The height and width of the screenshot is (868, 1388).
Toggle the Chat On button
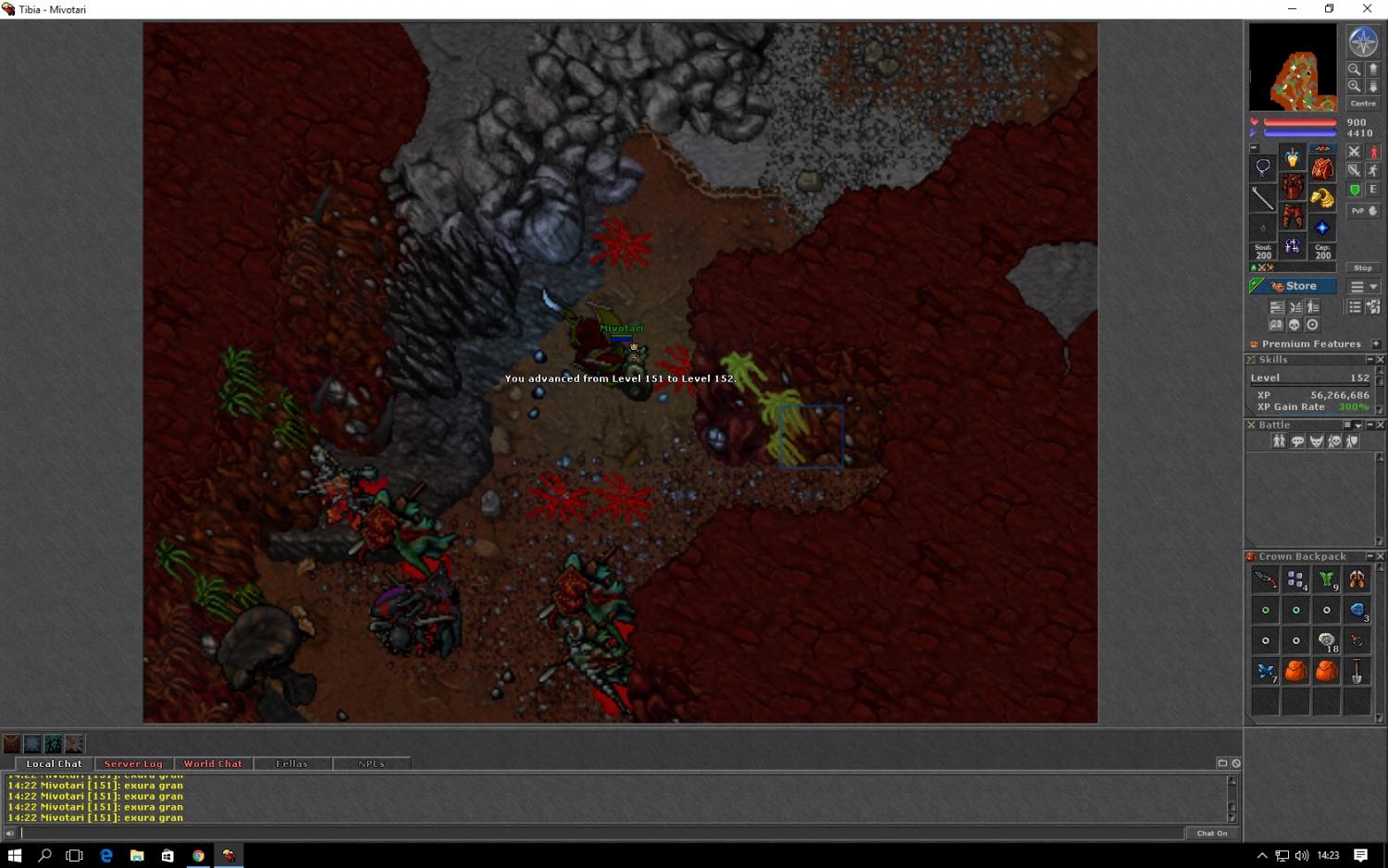coord(1211,833)
